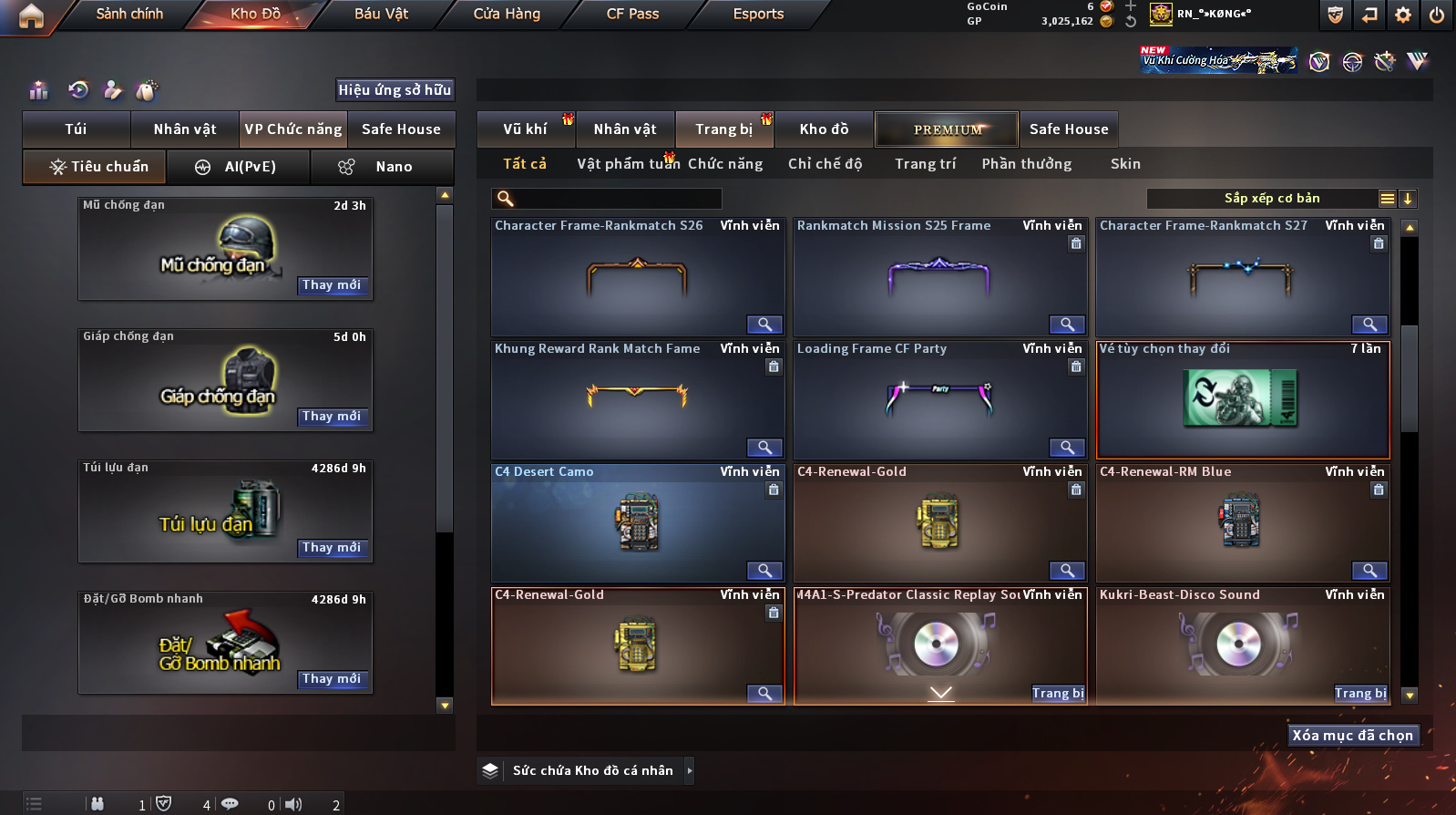
Task: Expand Sức chứa Kho đồ cá nhân
Action: tap(690, 771)
